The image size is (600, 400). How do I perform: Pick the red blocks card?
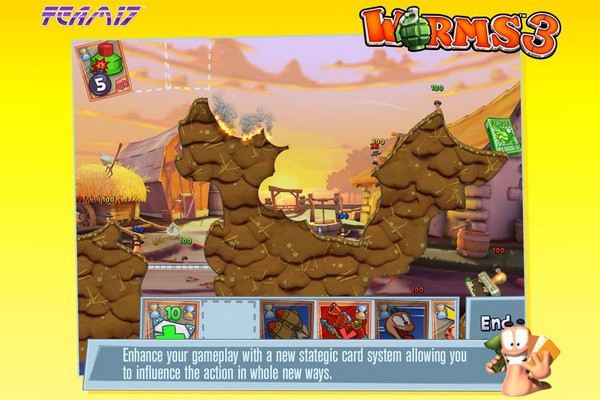point(344,320)
